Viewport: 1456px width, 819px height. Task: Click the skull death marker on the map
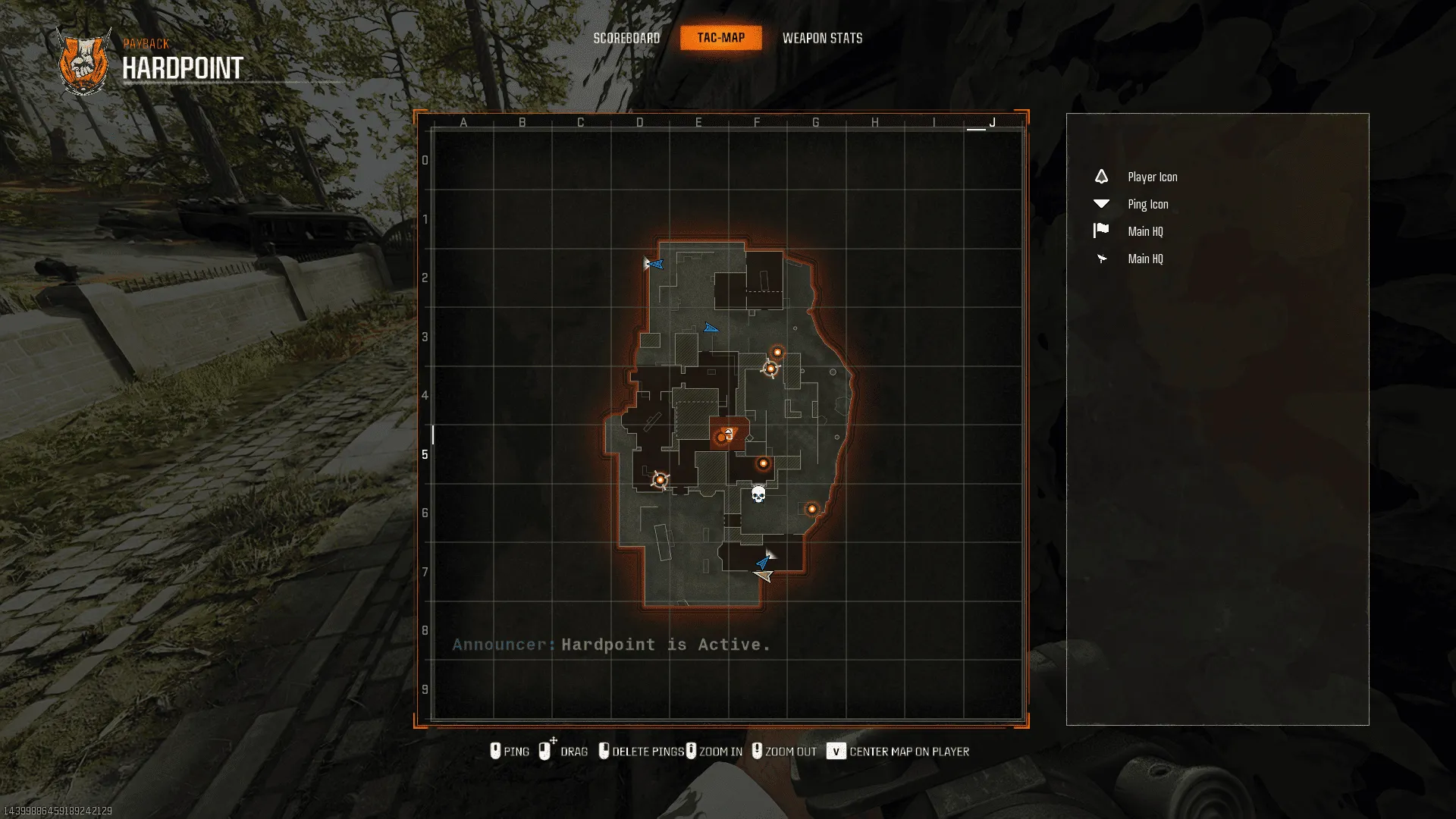(759, 493)
